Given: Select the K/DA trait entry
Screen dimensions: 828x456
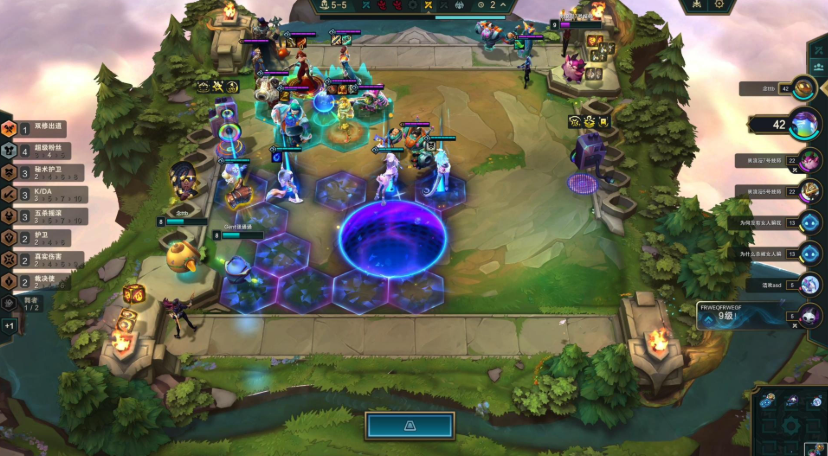Looking at the screenshot, I should (42, 194).
